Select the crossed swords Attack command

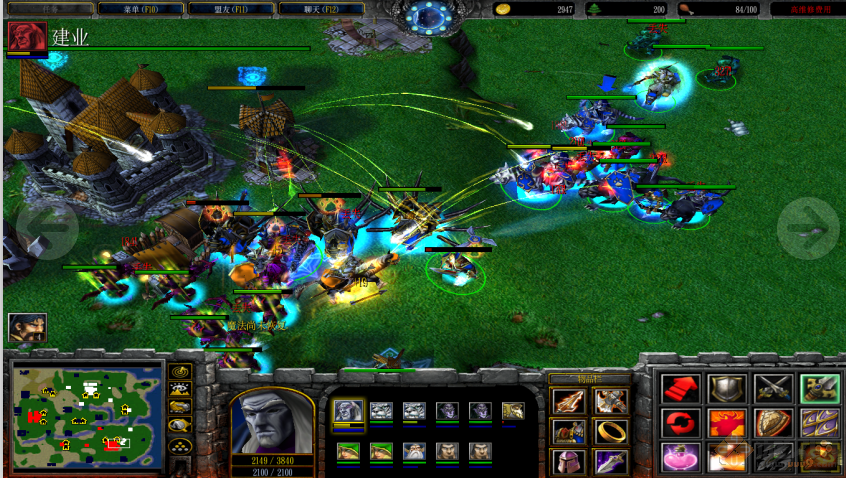(x=773, y=388)
